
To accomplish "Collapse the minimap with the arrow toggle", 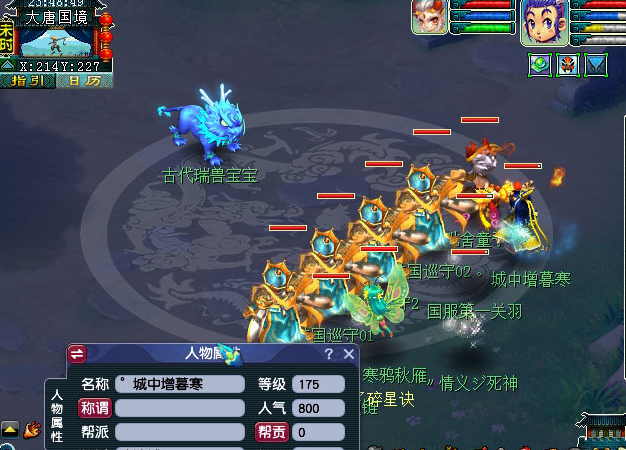I will 7,67.
